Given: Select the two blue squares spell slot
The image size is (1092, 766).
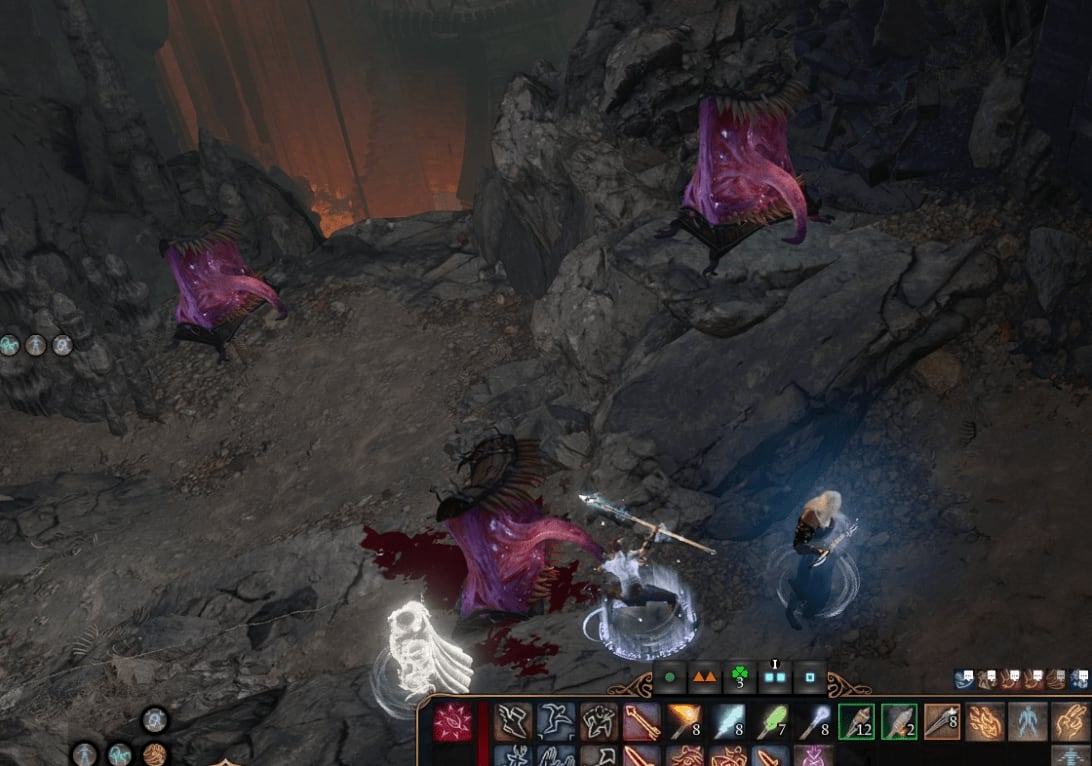Looking at the screenshot, I should click(x=774, y=677).
